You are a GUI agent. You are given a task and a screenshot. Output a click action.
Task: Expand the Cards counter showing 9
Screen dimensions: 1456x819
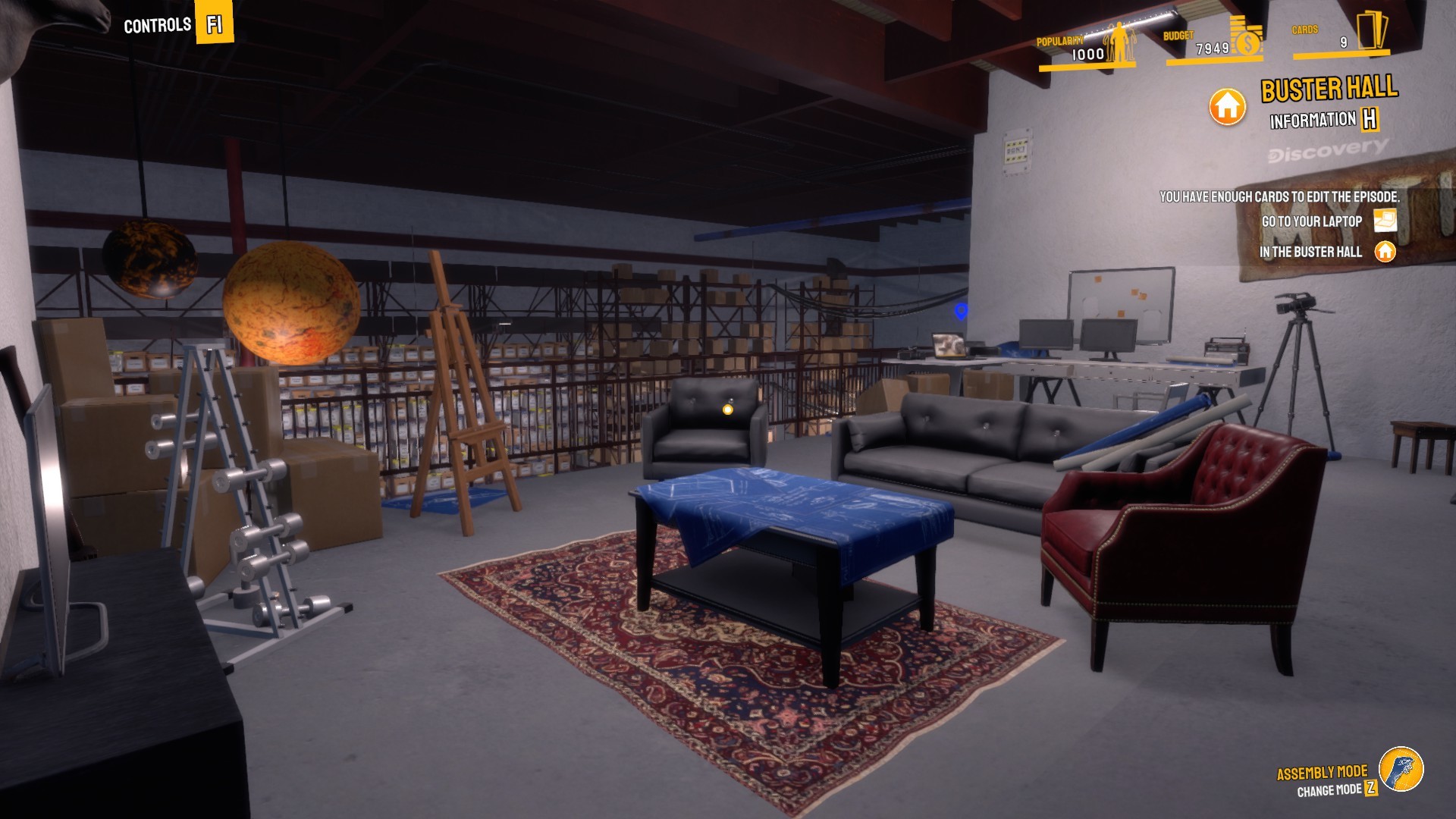[1343, 43]
